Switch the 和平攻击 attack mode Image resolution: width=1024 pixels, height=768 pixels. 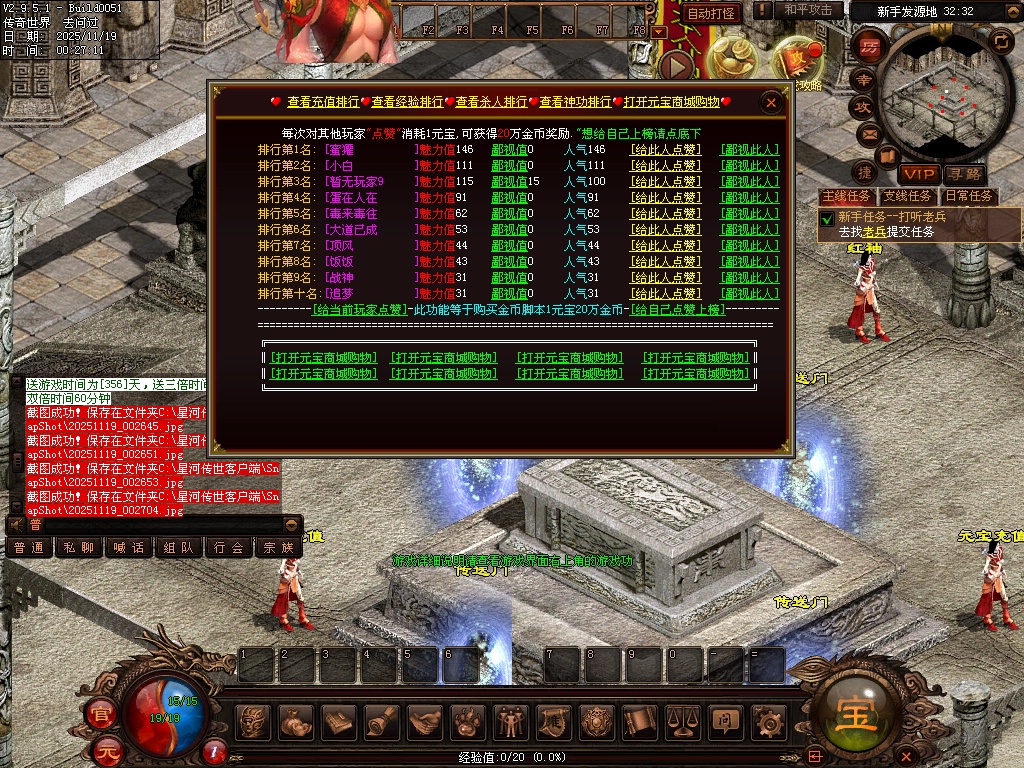[x=808, y=10]
